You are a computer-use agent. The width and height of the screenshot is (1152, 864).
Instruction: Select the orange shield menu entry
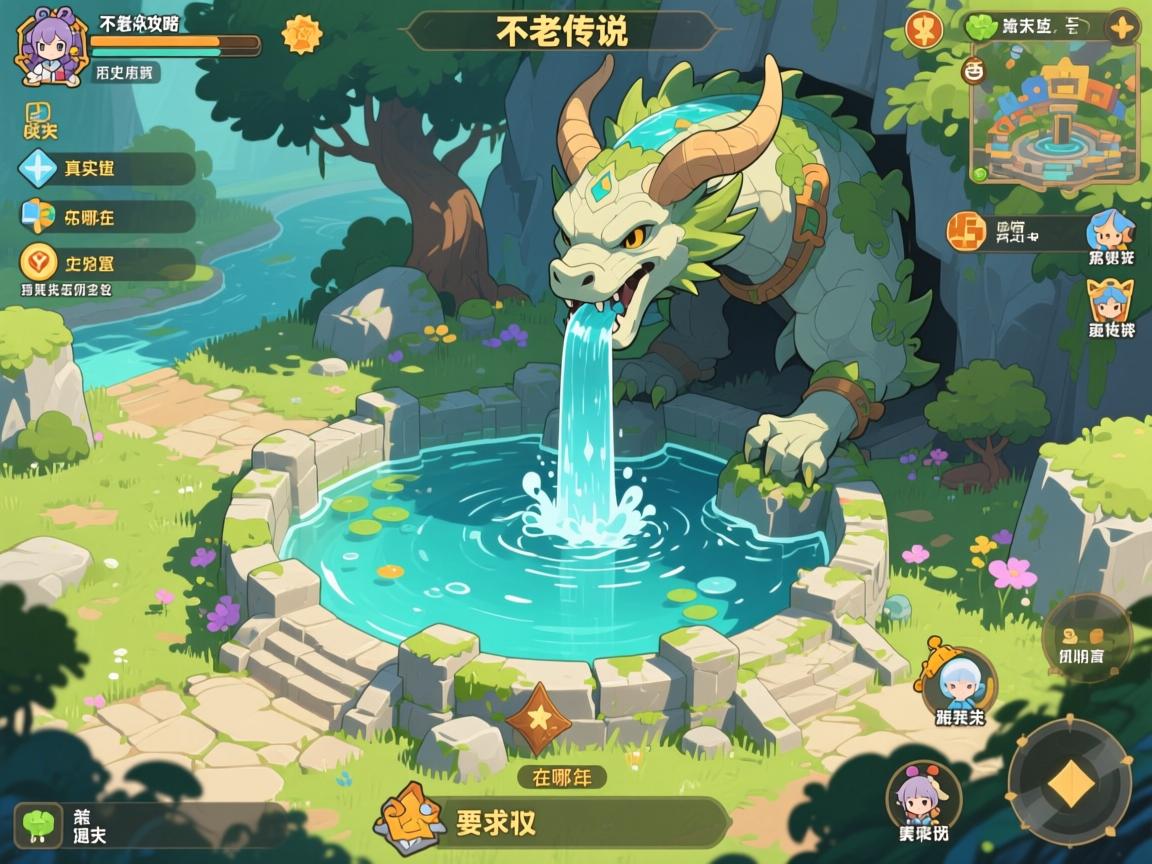click(39, 263)
